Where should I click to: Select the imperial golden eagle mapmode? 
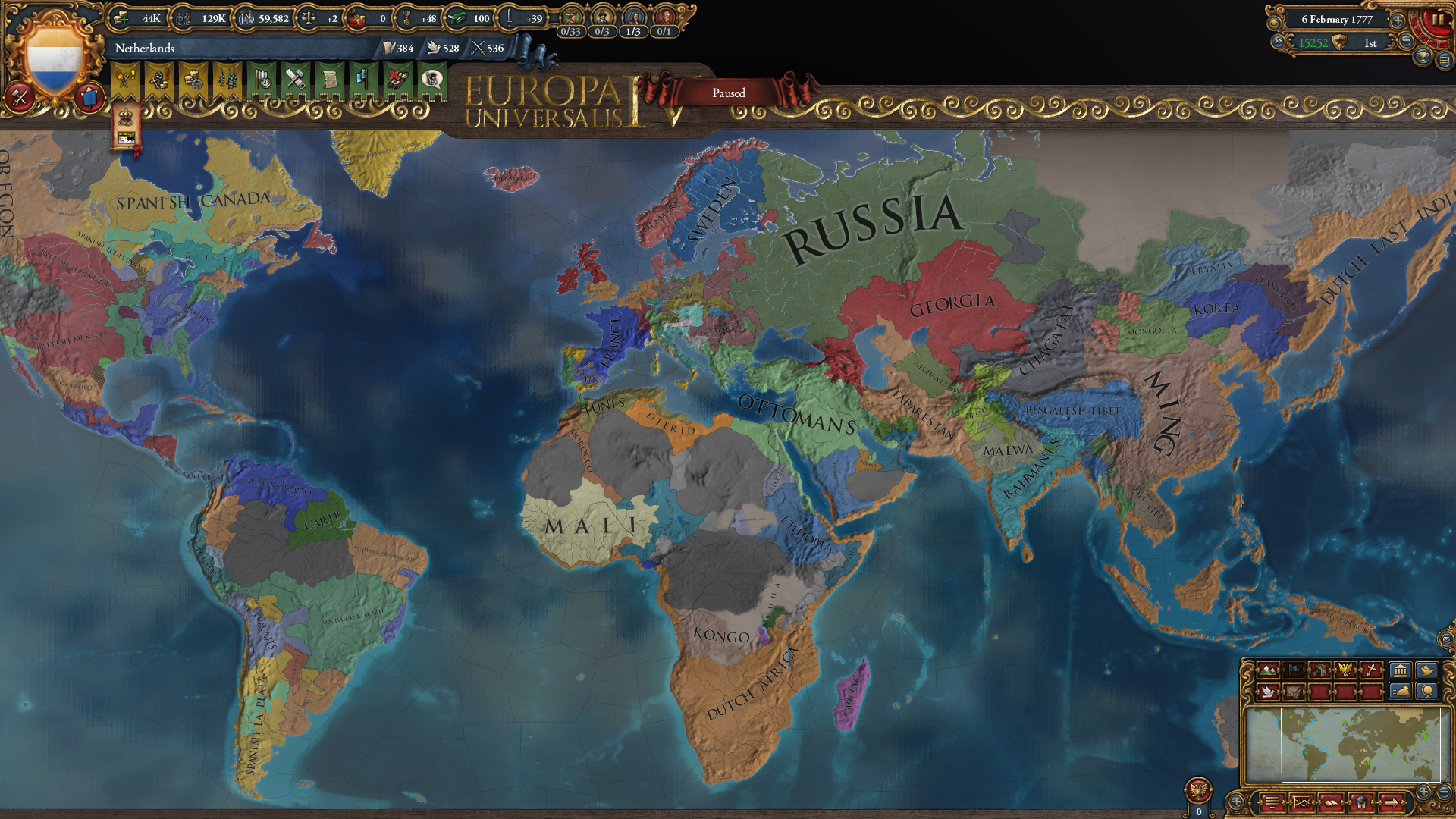1345,670
